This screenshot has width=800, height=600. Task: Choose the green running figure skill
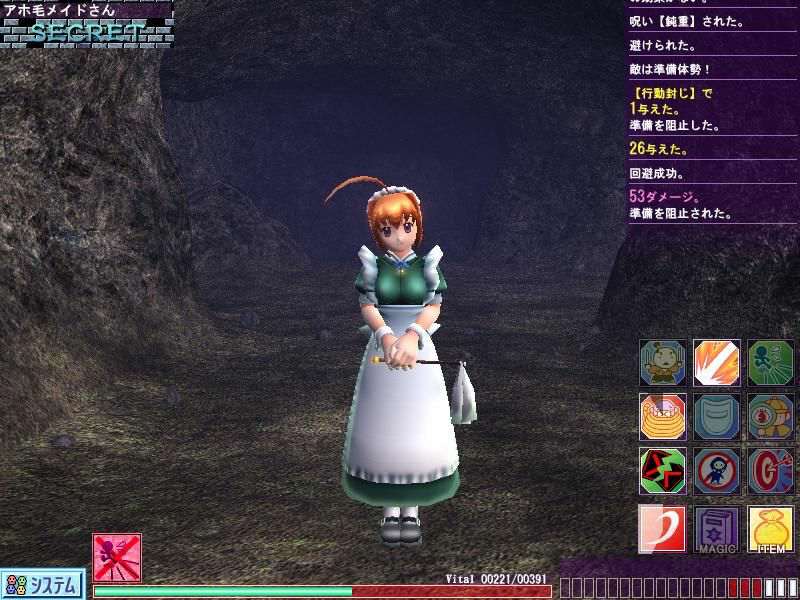(x=770, y=364)
